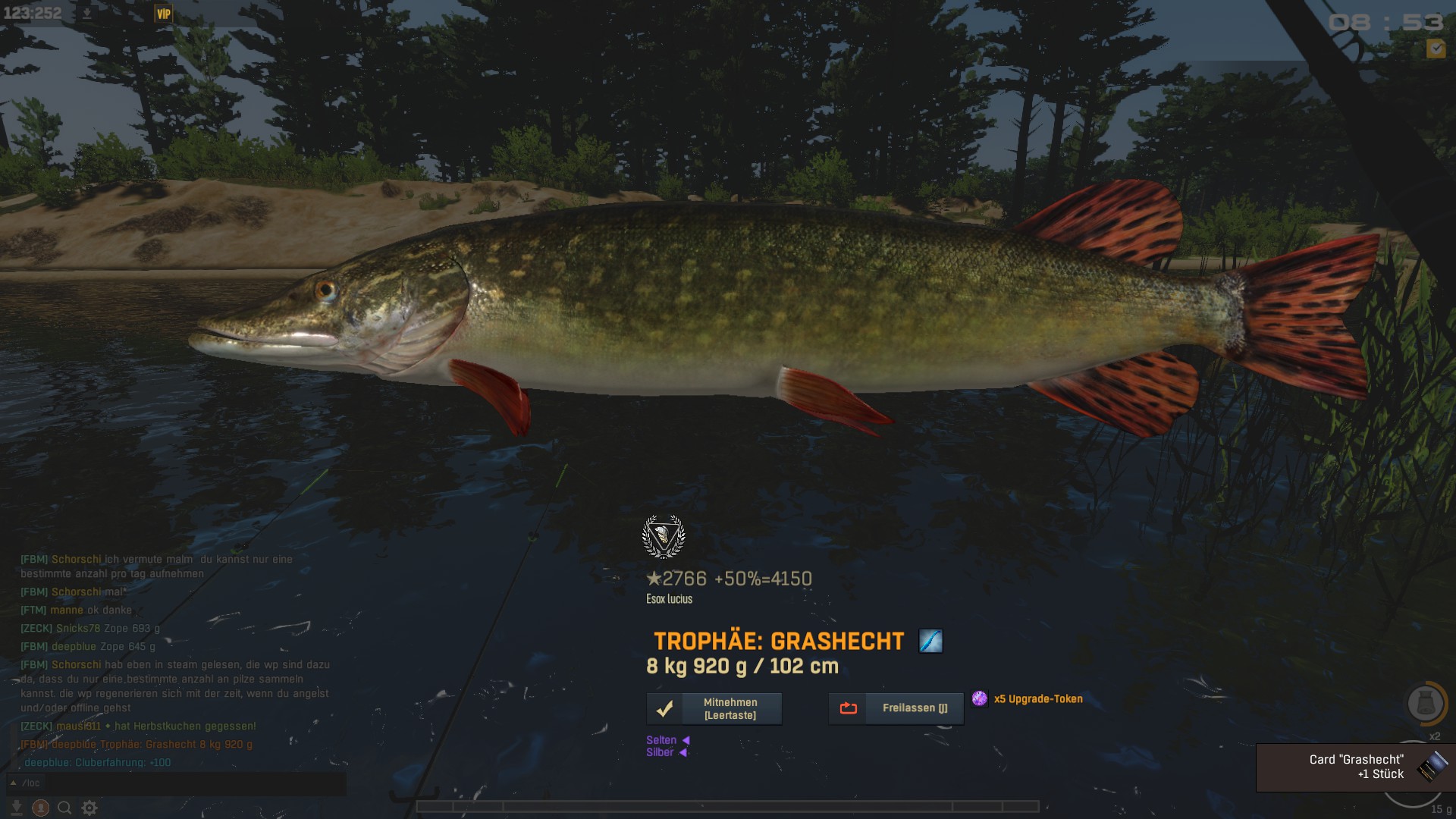Click the orange player profile chat icon
Viewport: 1456px width, 819px height.
tap(41, 808)
